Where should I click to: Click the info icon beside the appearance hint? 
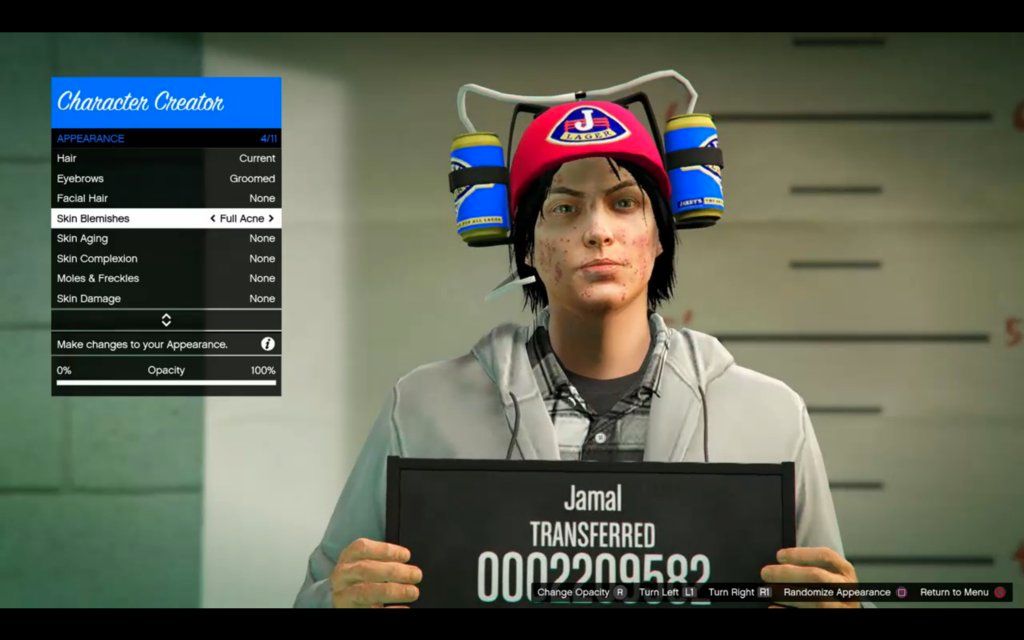(268, 344)
